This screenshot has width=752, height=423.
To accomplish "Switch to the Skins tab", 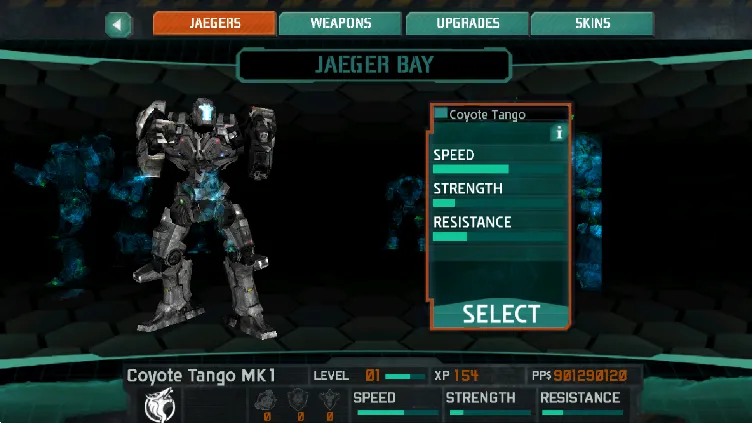I will [x=592, y=24].
